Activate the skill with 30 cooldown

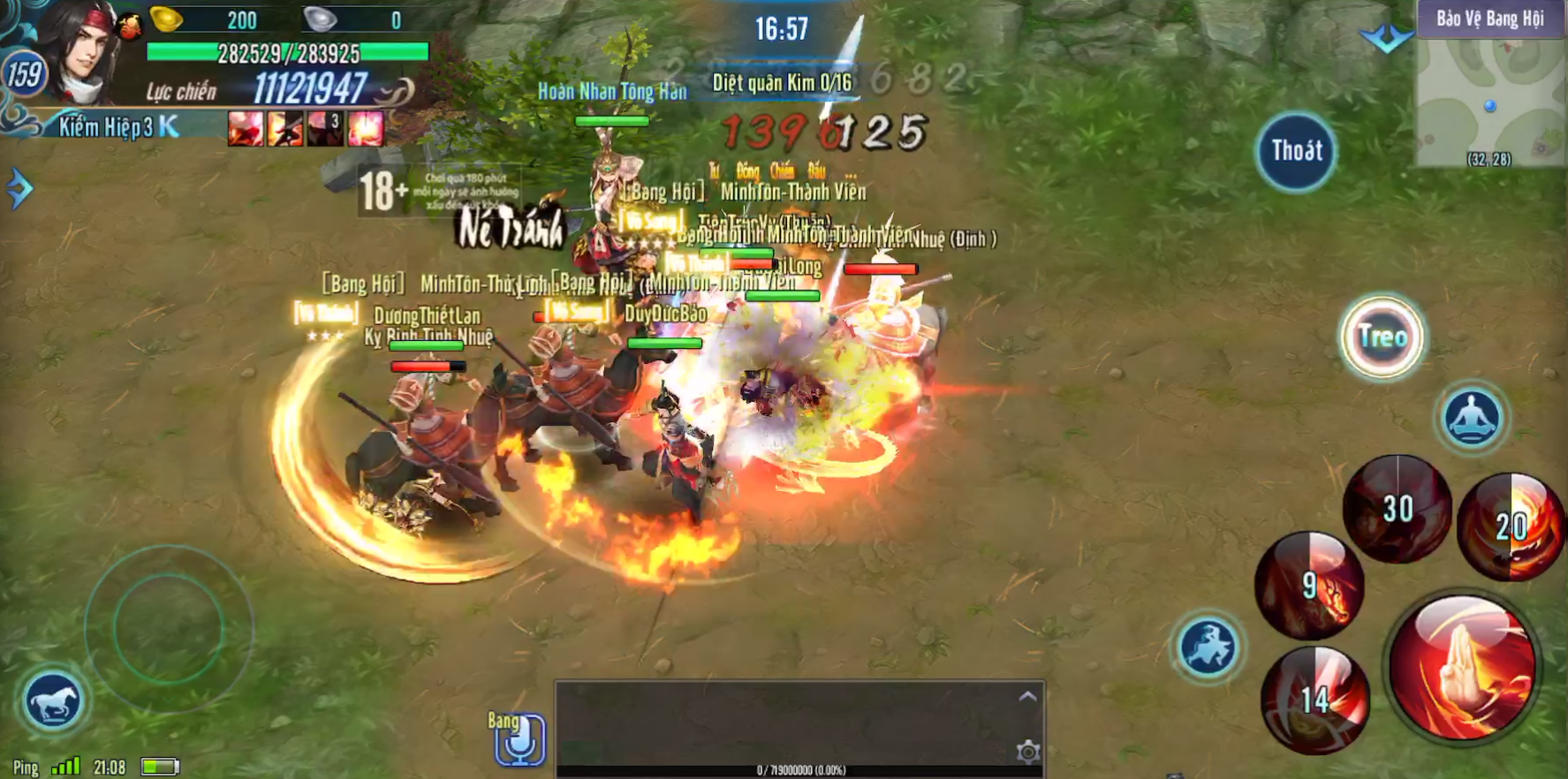coord(1397,508)
